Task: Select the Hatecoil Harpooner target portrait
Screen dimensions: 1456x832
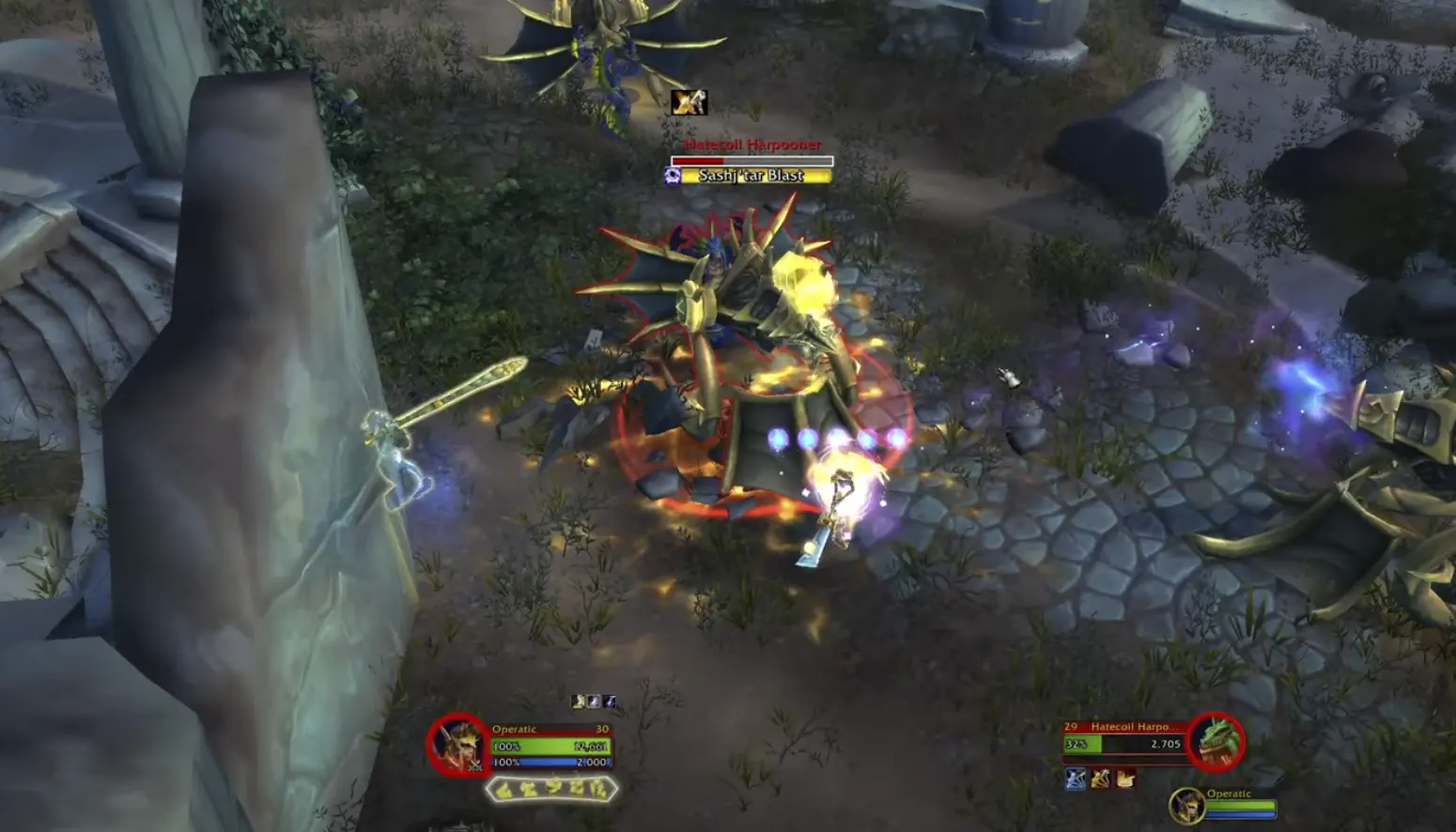Action: [1215, 741]
